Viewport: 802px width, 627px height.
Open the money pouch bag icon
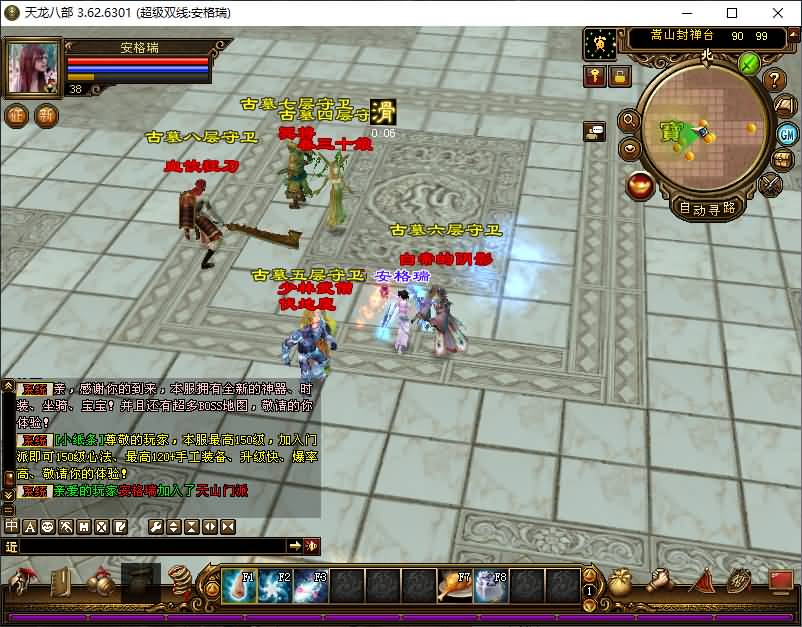[620, 582]
